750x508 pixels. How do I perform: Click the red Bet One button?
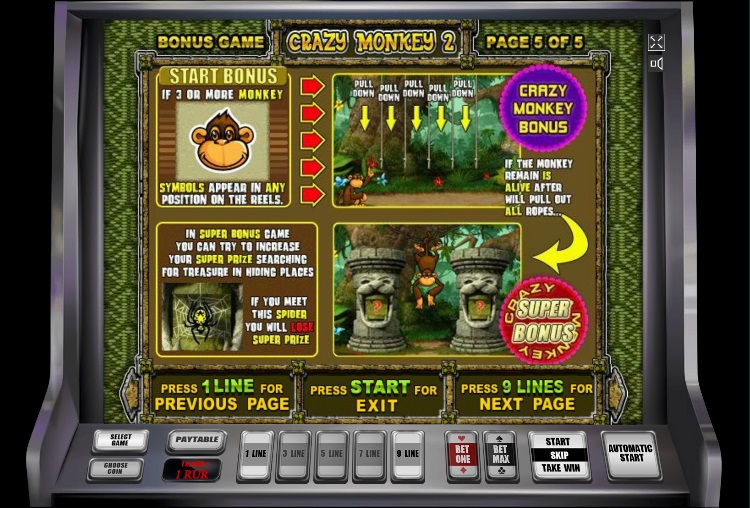[462, 456]
